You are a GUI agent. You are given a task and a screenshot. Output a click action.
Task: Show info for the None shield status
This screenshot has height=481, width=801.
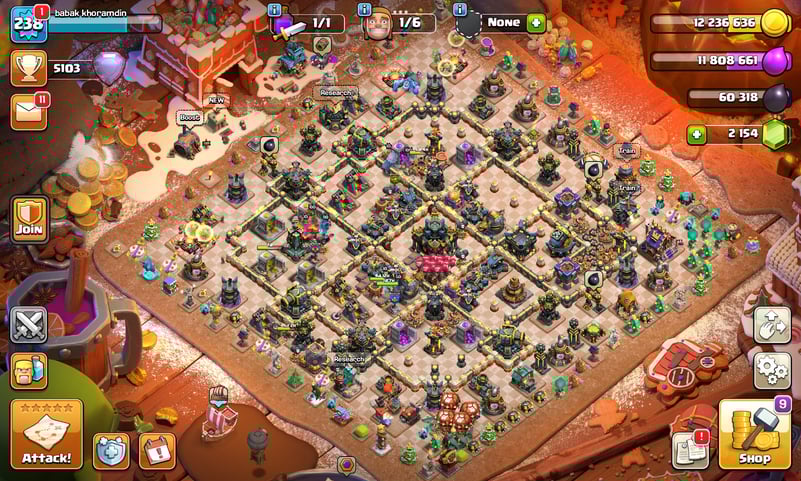(x=461, y=9)
